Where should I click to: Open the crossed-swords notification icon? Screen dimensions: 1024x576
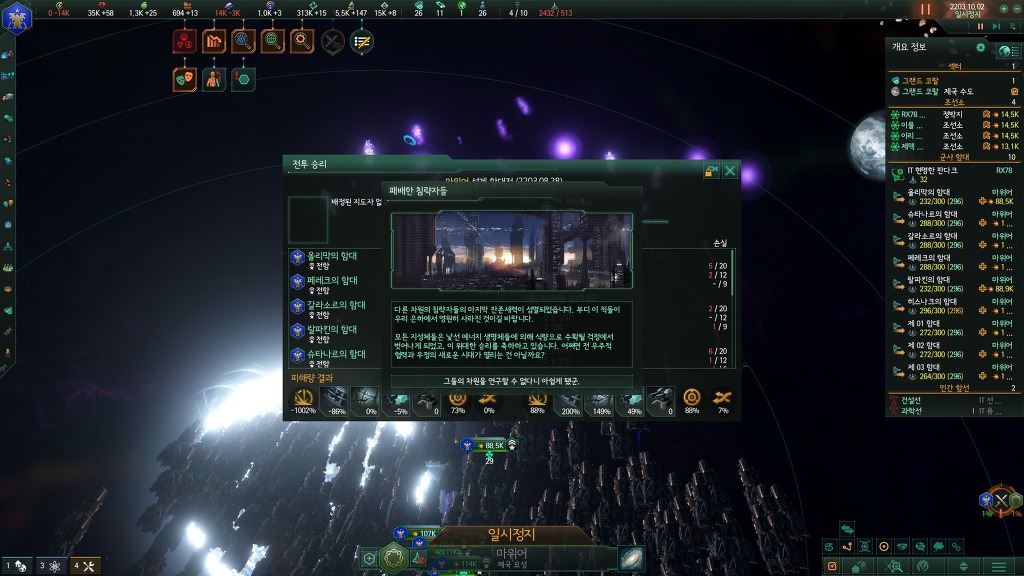[332, 41]
